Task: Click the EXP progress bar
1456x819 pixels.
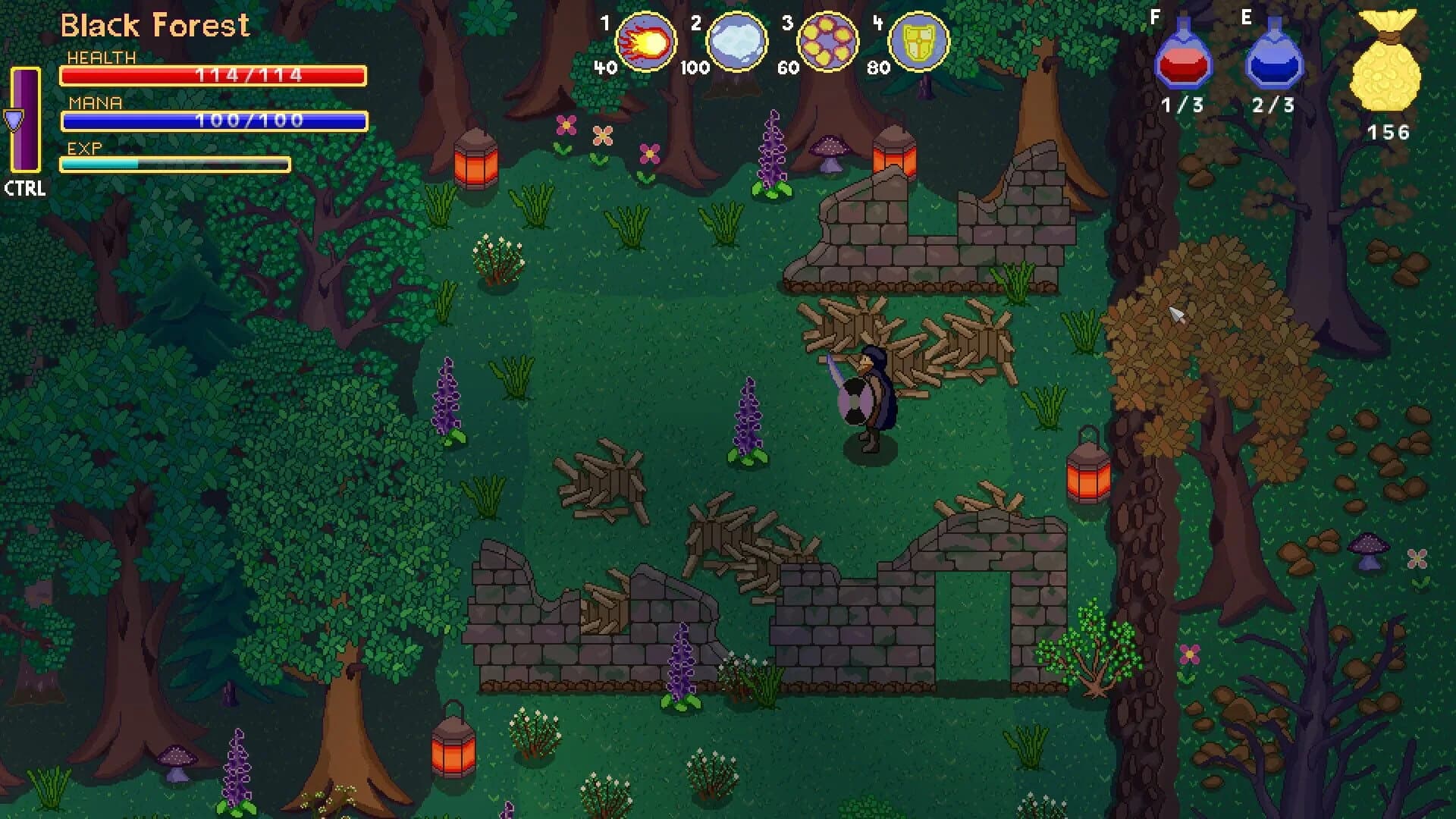Action: coord(174,166)
